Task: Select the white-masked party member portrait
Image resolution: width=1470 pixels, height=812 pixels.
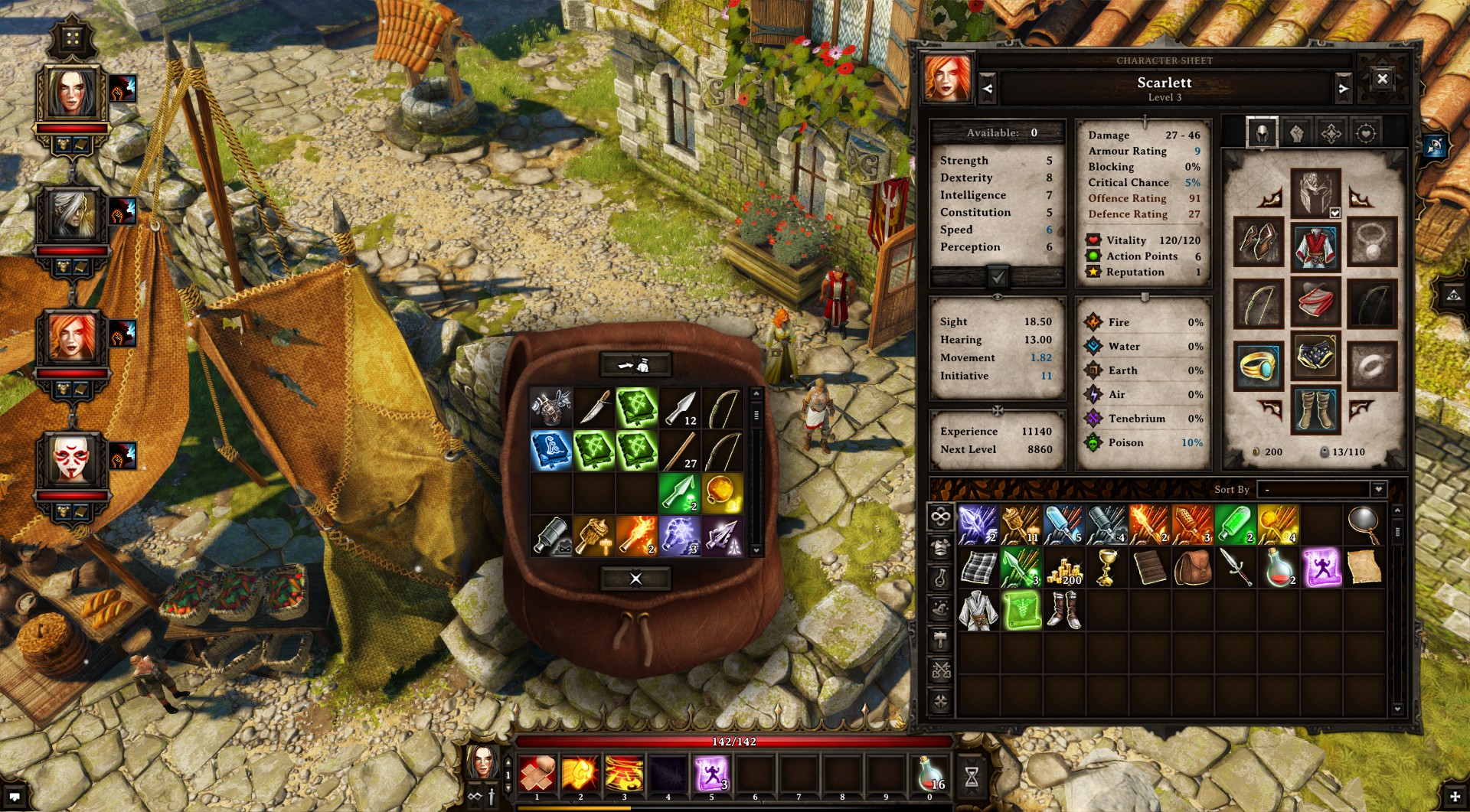Action: coord(72,459)
